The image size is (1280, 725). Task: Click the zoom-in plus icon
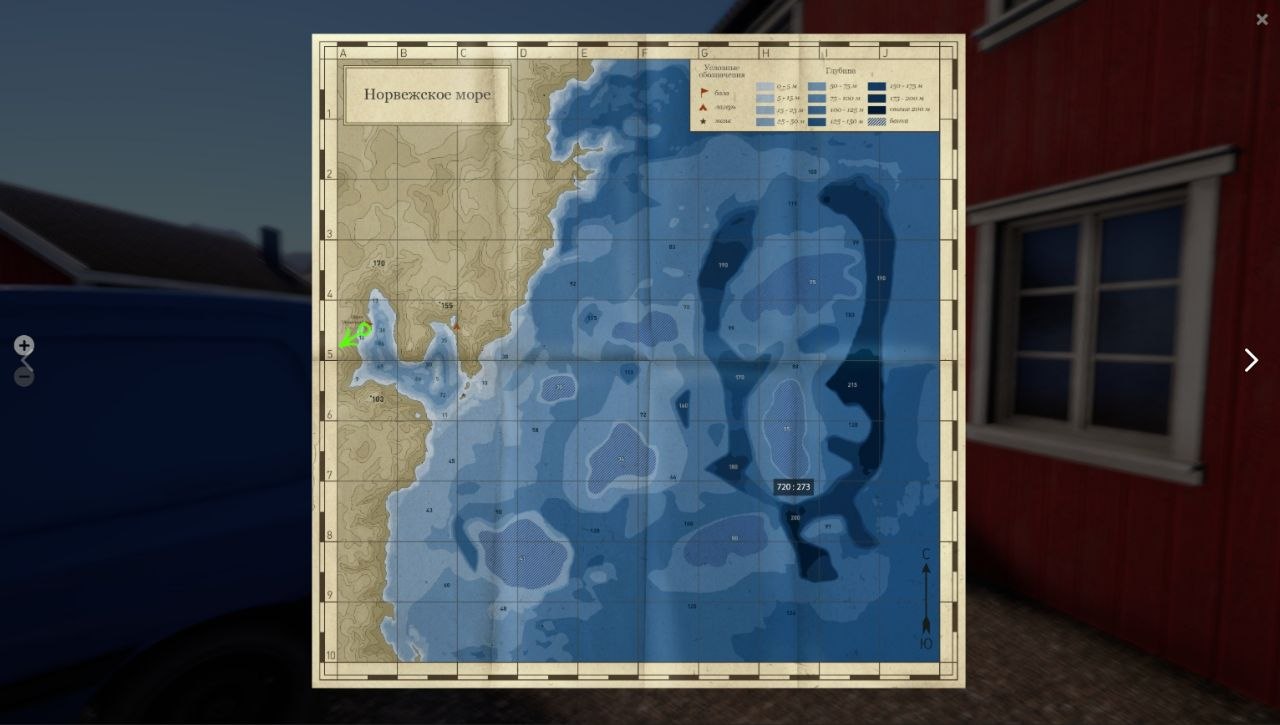(x=23, y=345)
